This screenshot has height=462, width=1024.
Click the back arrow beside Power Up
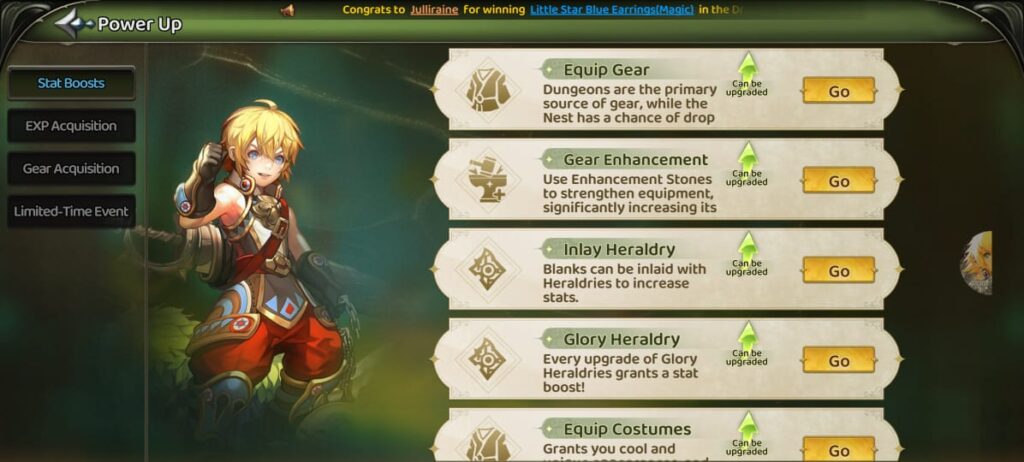tap(73, 24)
